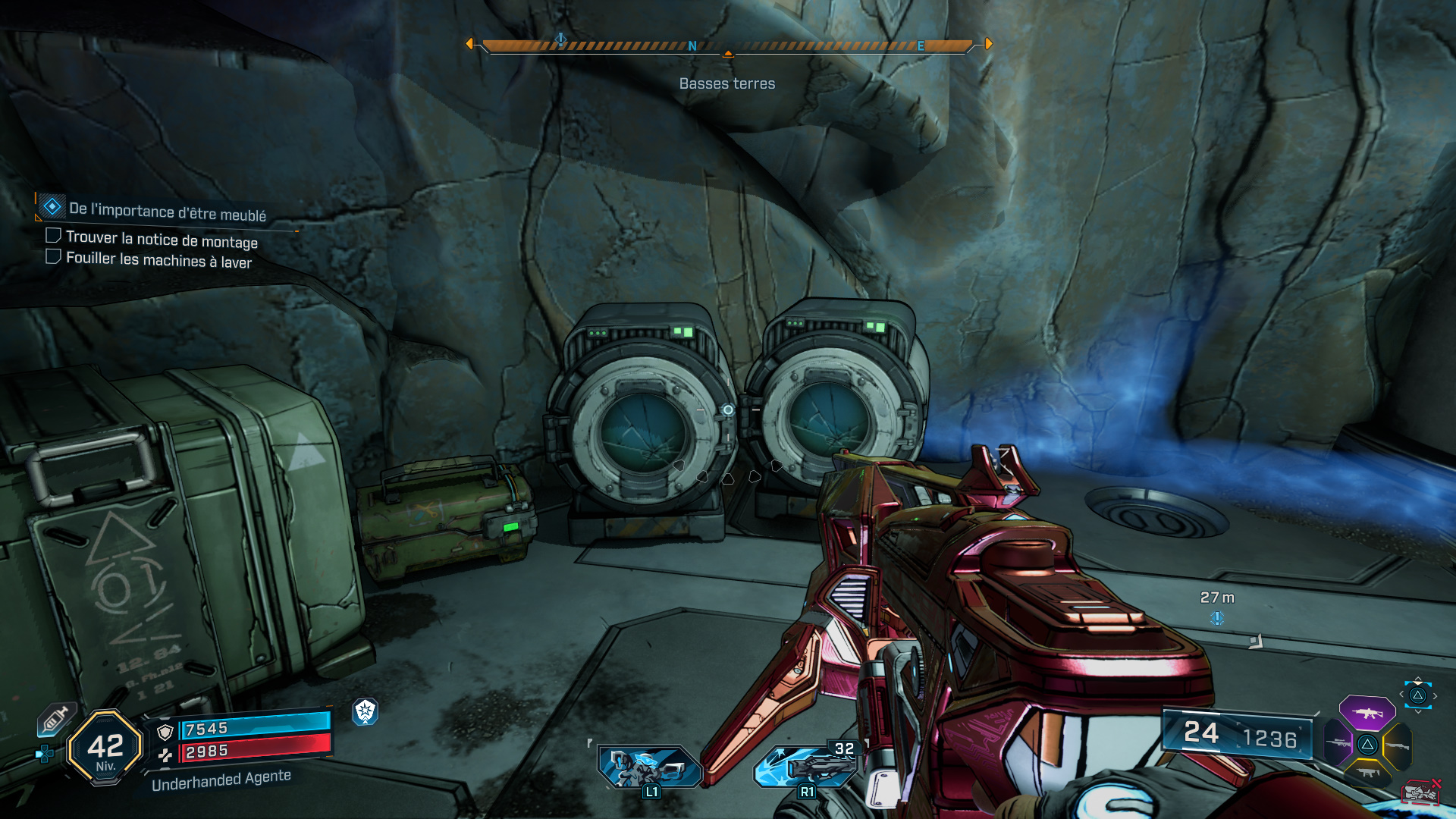Select the De l'importance d'être meublé quest tracker
The height and width of the screenshot is (819, 1456).
pos(167,210)
